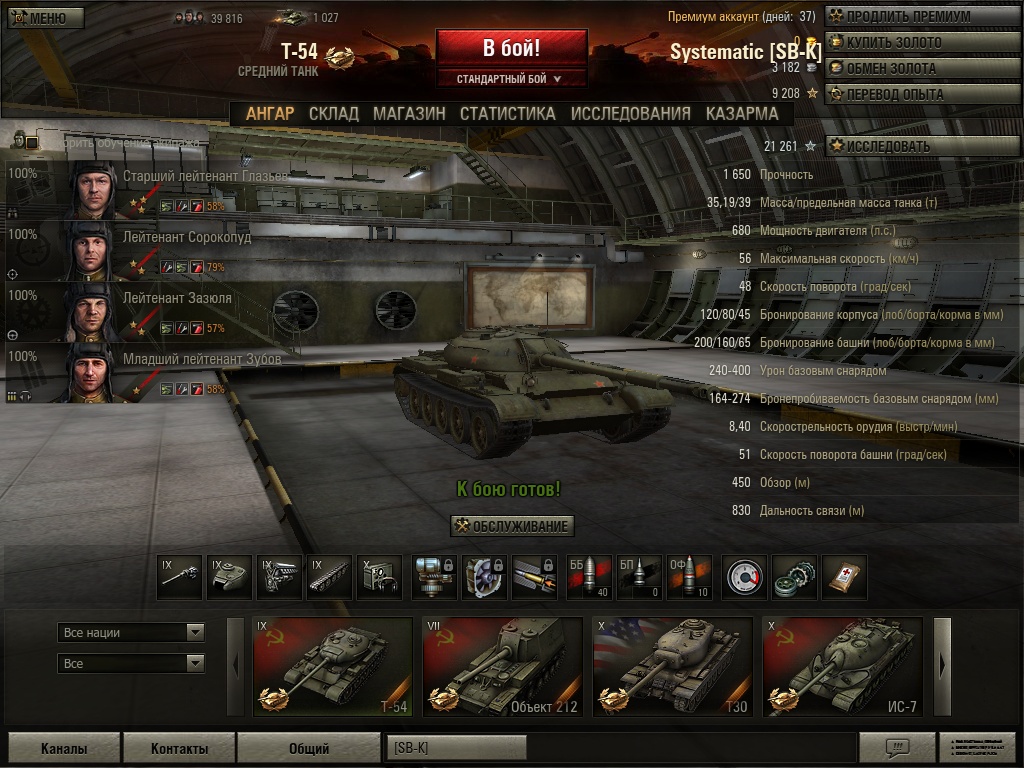Switch to the Склад tab
This screenshot has width=1024, height=768.
point(333,114)
